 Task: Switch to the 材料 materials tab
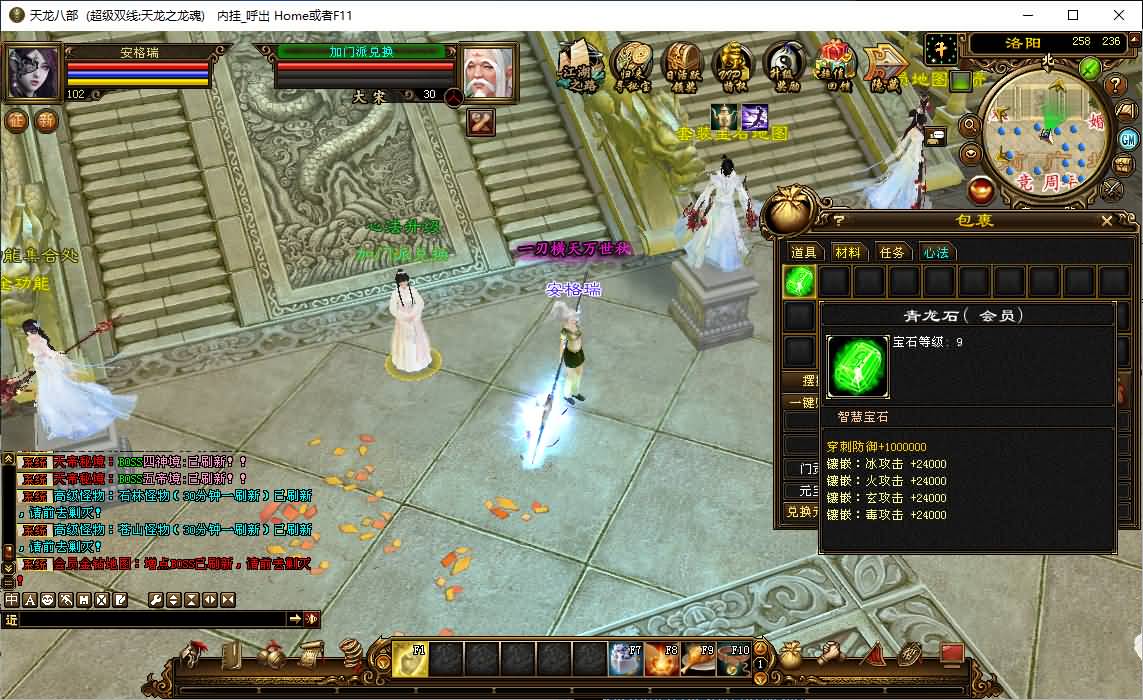[847, 252]
